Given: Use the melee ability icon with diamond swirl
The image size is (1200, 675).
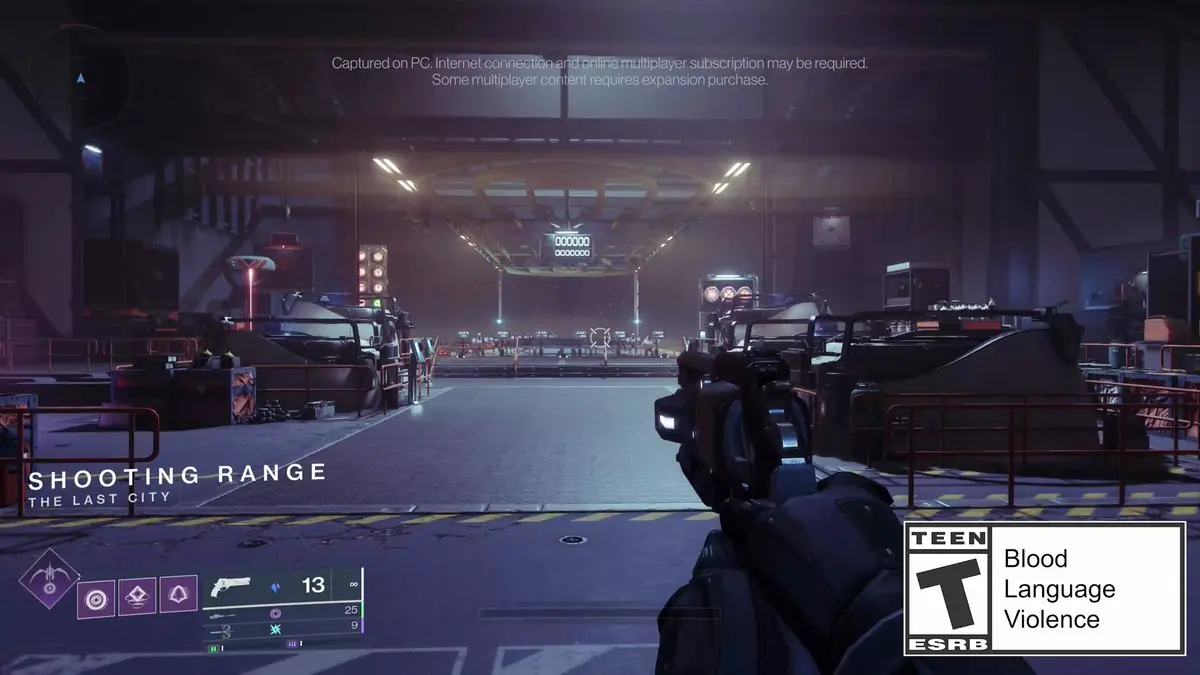Looking at the screenshot, I should coord(138,595).
